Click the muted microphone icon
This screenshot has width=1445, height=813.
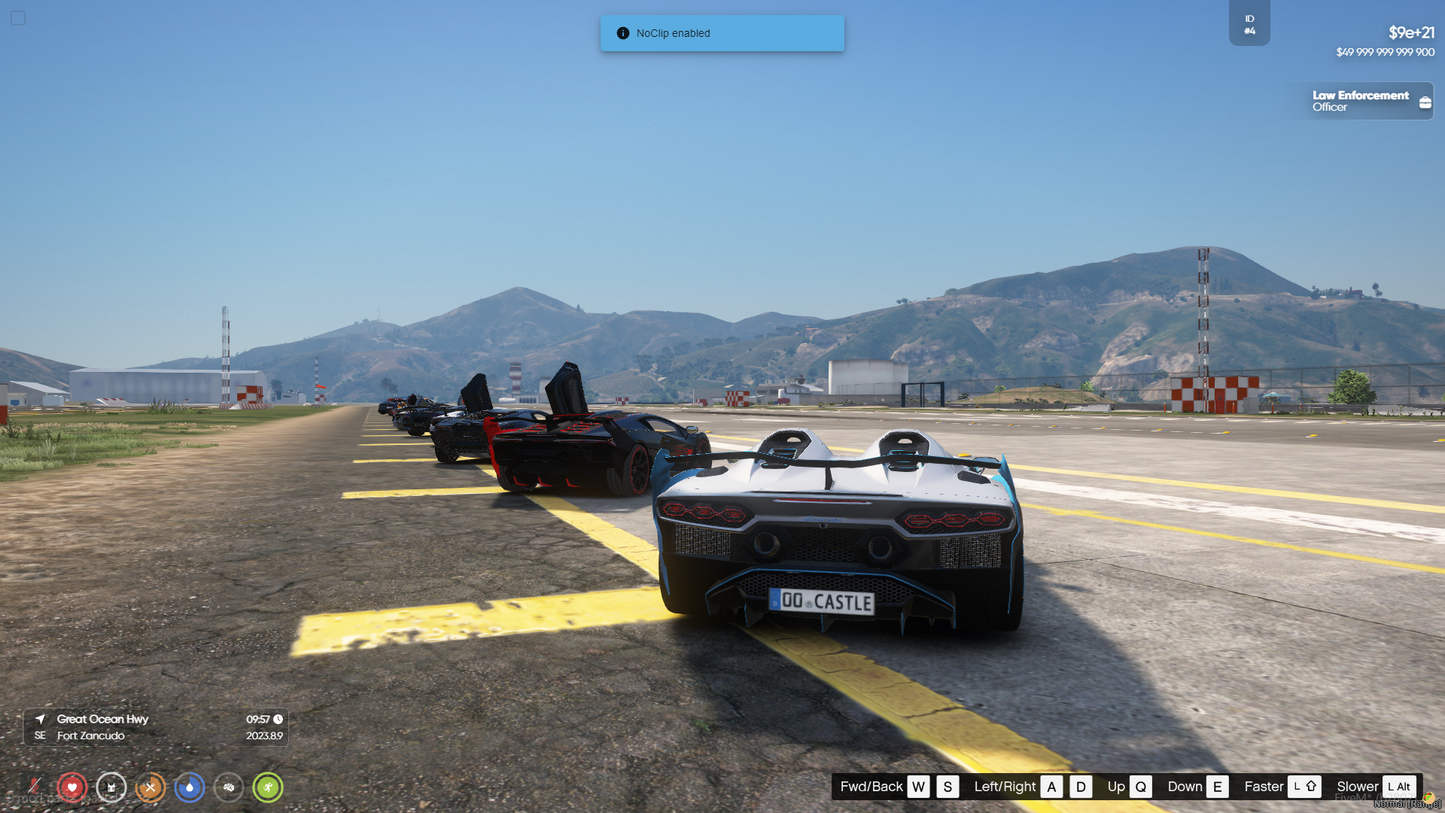(34, 787)
